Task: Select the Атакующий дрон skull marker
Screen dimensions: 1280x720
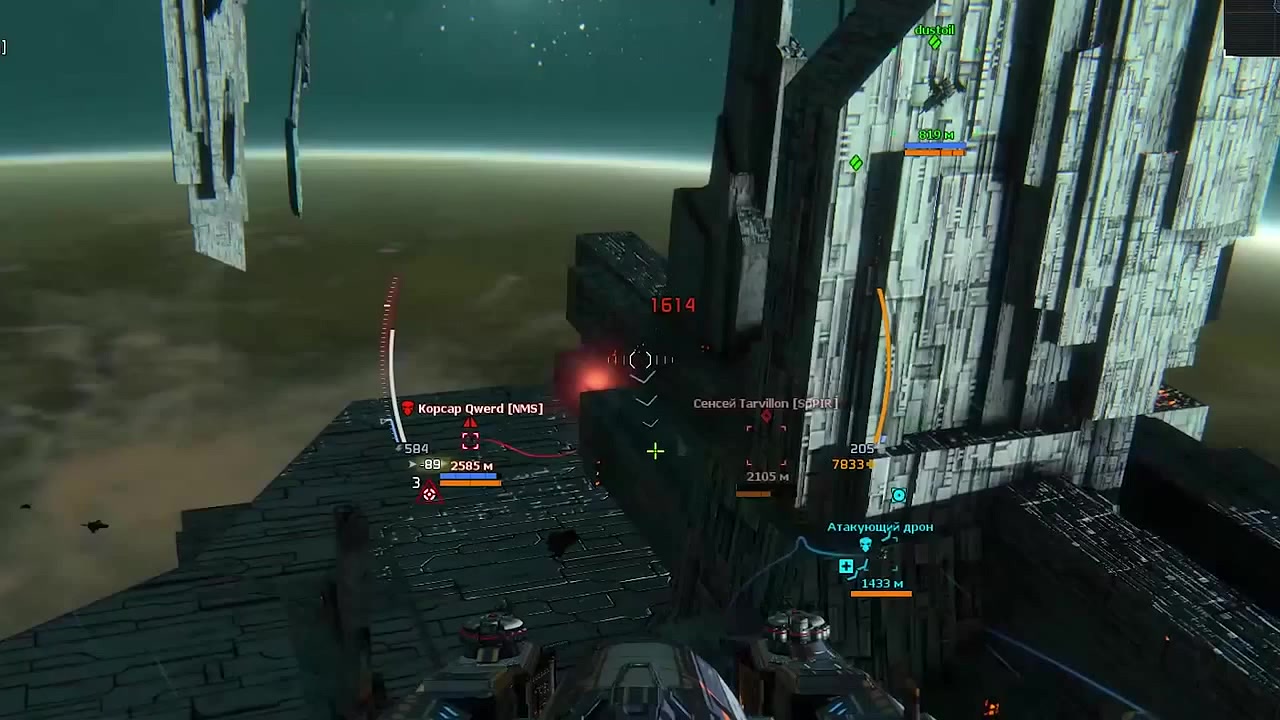Action: pyautogui.click(x=866, y=545)
